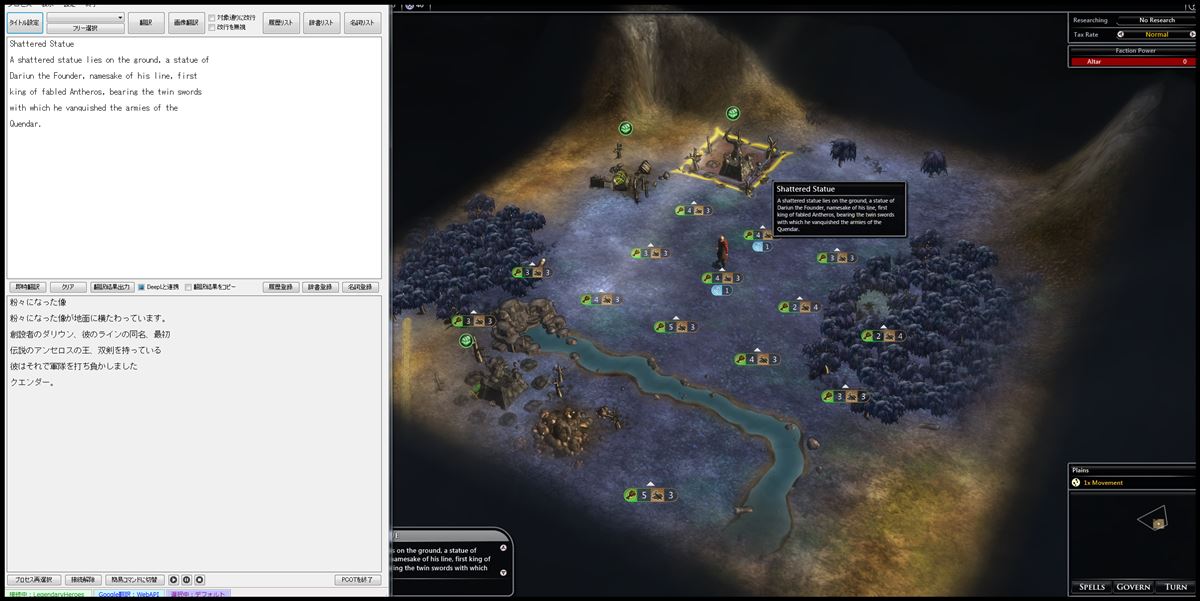Open the Spells menu
Image resolution: width=1200 pixels, height=601 pixels.
(x=1089, y=587)
